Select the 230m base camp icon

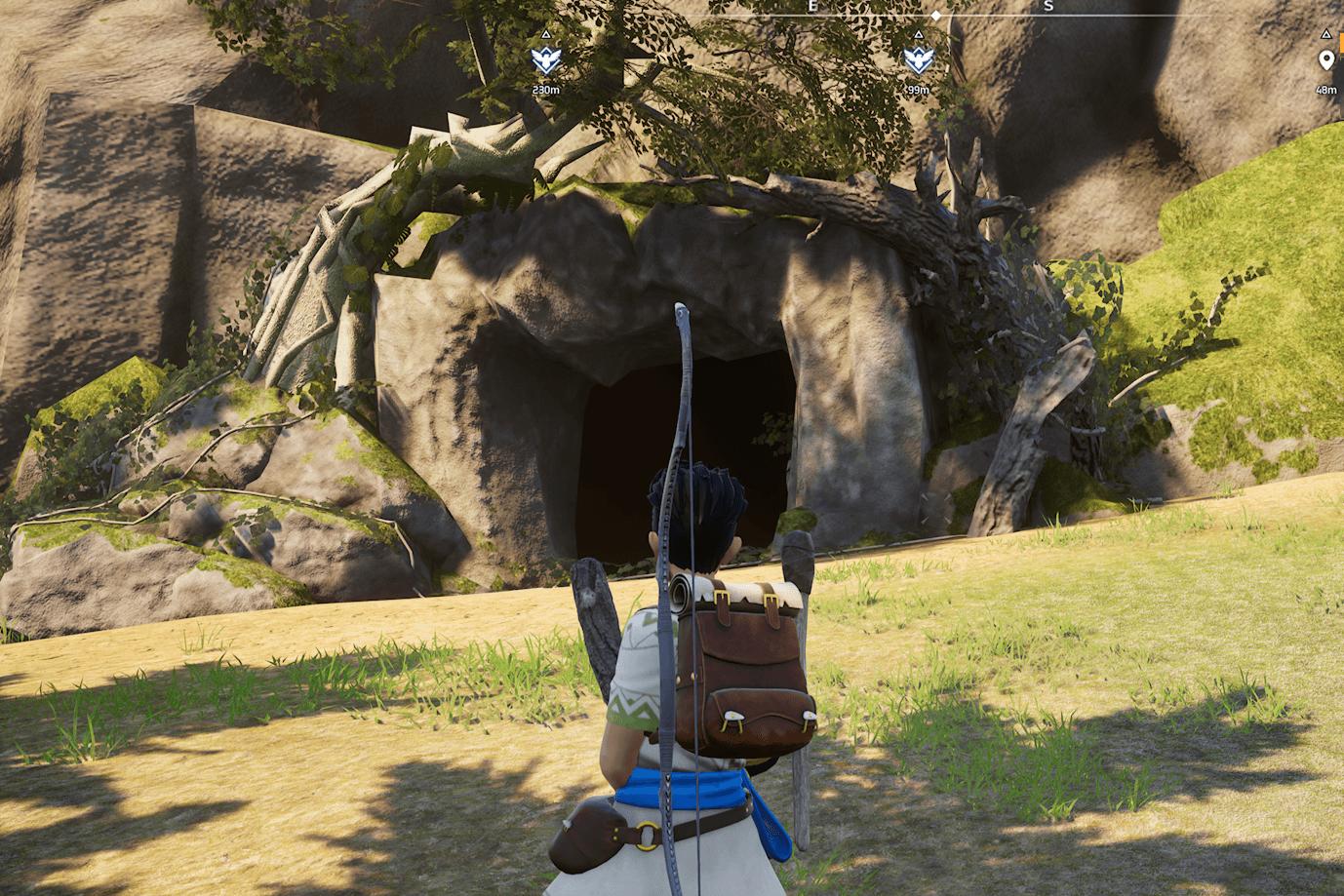tap(546, 60)
